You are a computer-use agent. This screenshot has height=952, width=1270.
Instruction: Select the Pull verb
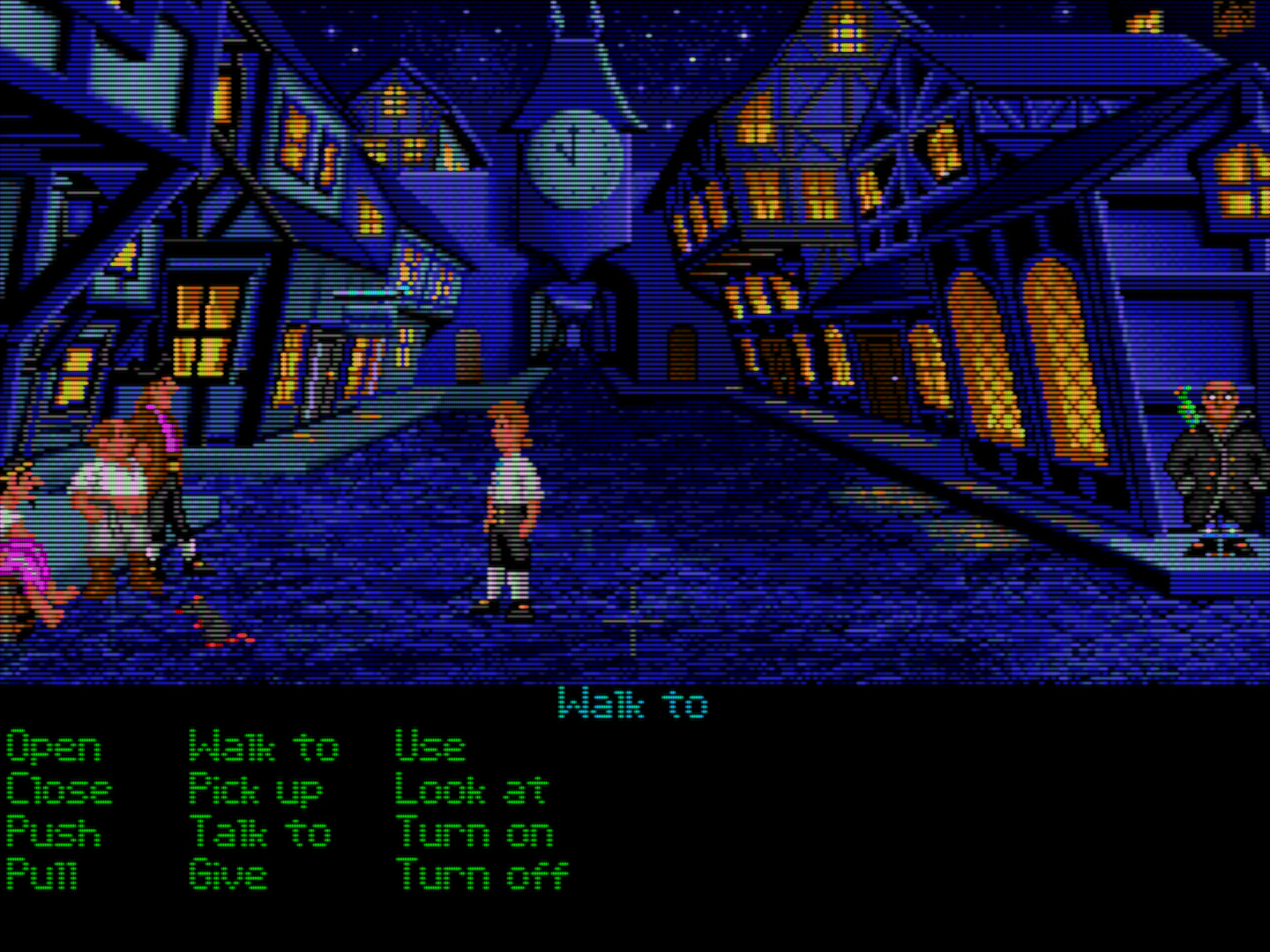click(41, 874)
